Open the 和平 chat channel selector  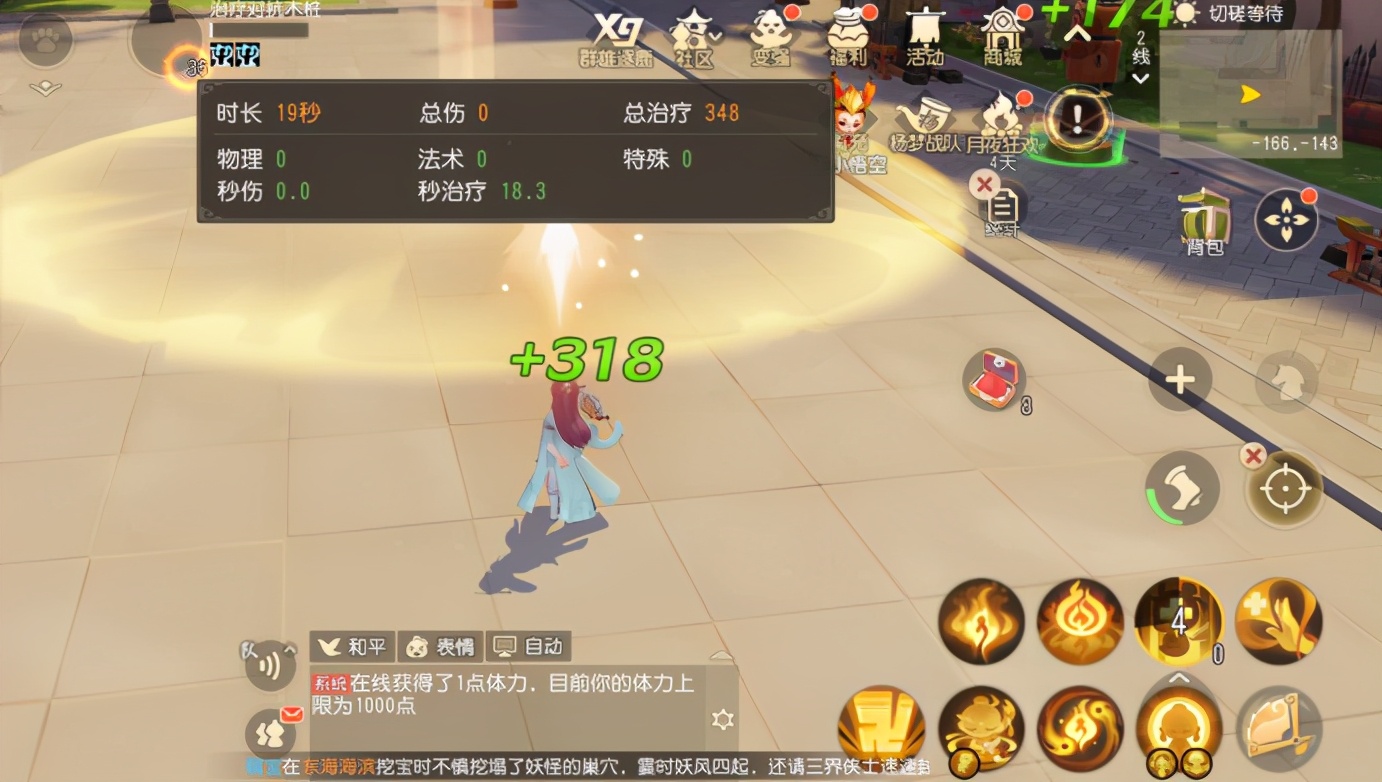pos(352,646)
